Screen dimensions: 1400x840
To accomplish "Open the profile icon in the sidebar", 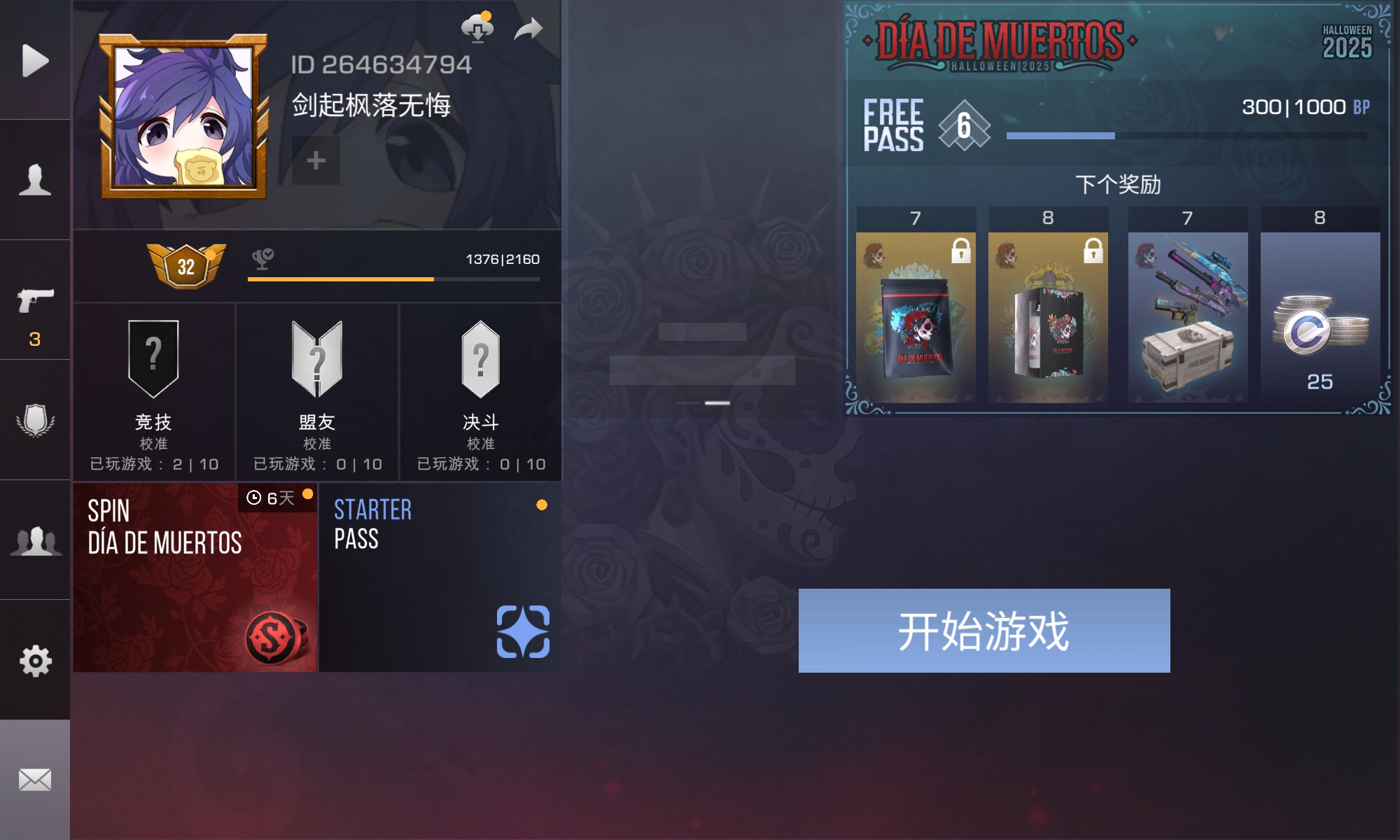I will (36, 181).
